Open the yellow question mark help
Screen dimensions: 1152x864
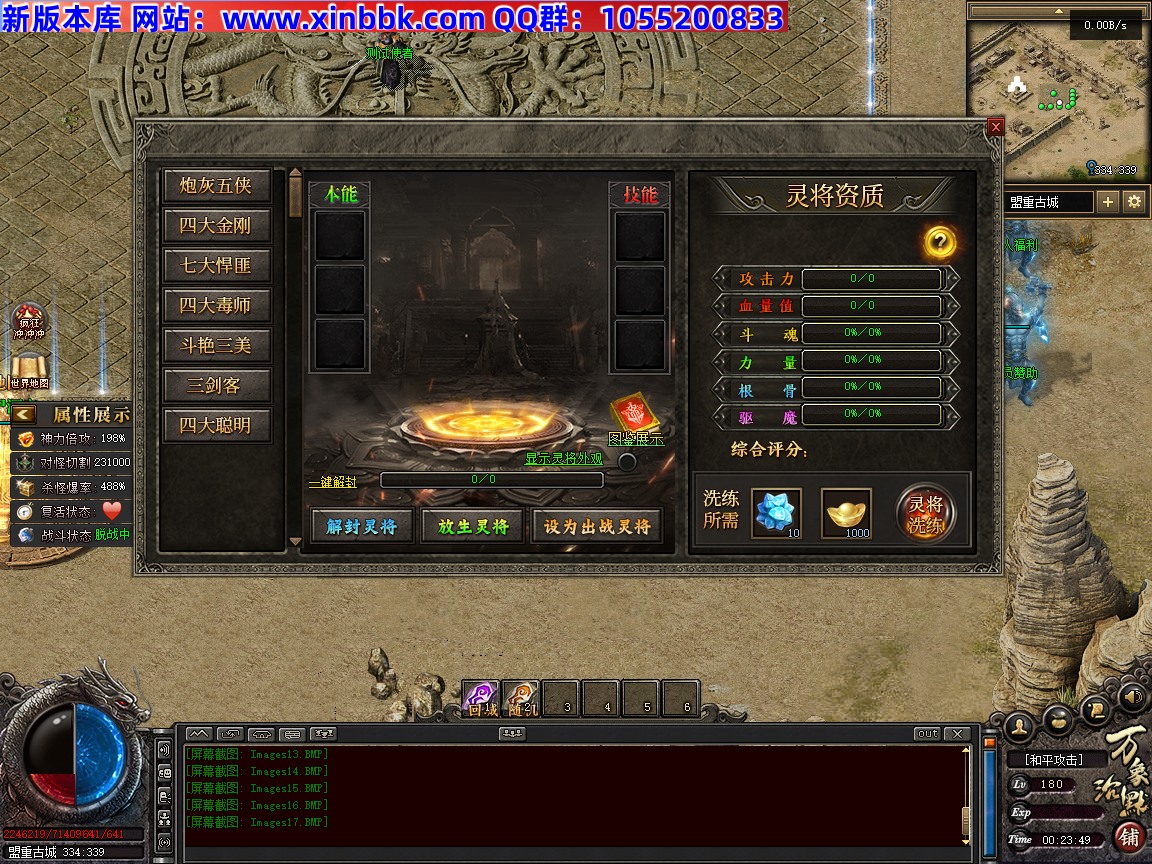coord(940,241)
